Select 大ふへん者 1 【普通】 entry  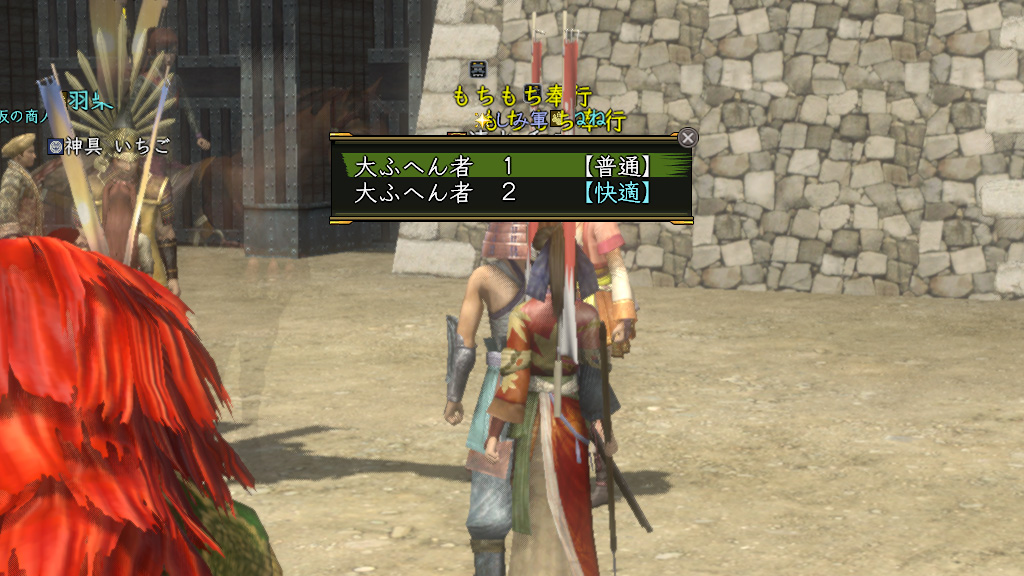point(510,165)
